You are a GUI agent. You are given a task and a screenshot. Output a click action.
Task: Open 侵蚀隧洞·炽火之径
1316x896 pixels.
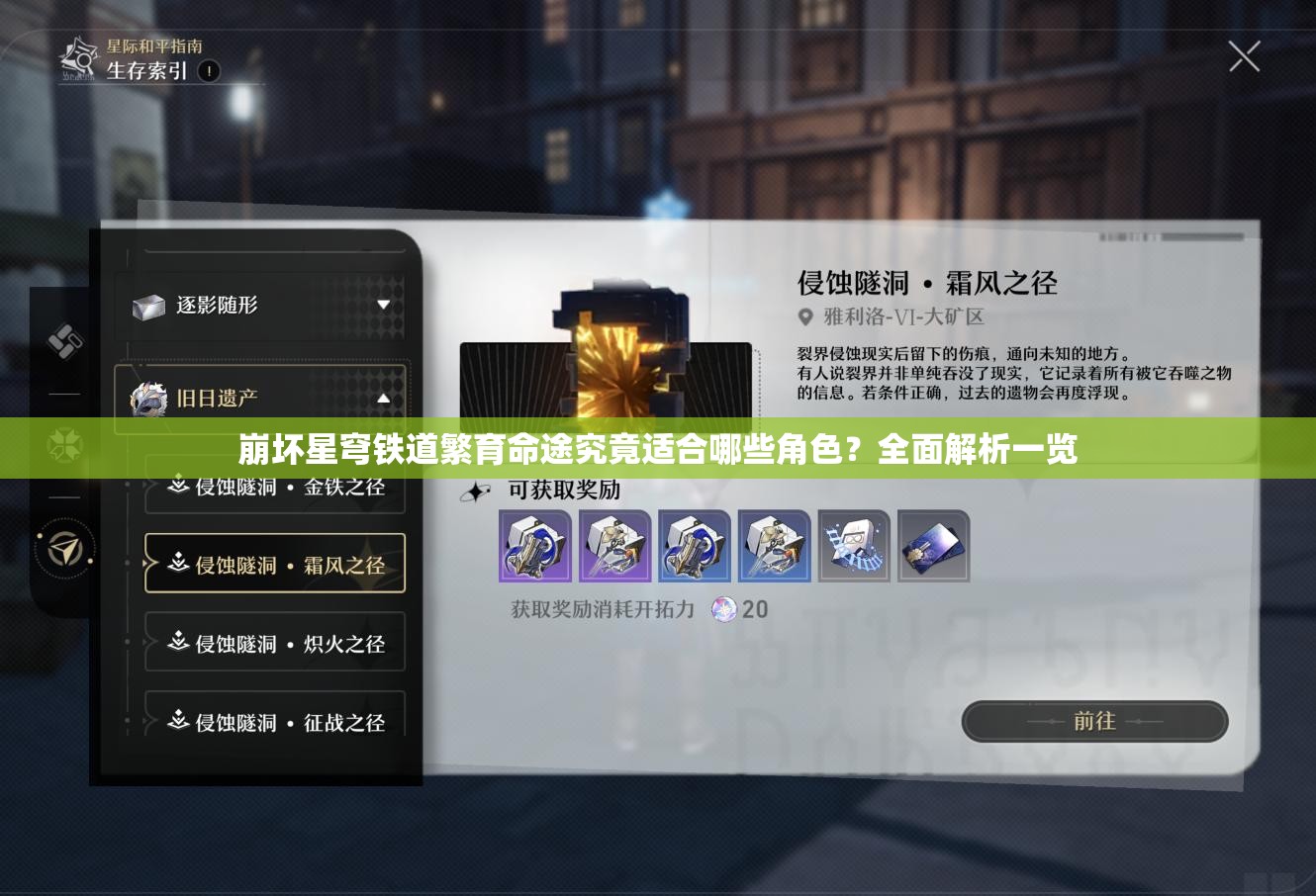(275, 642)
